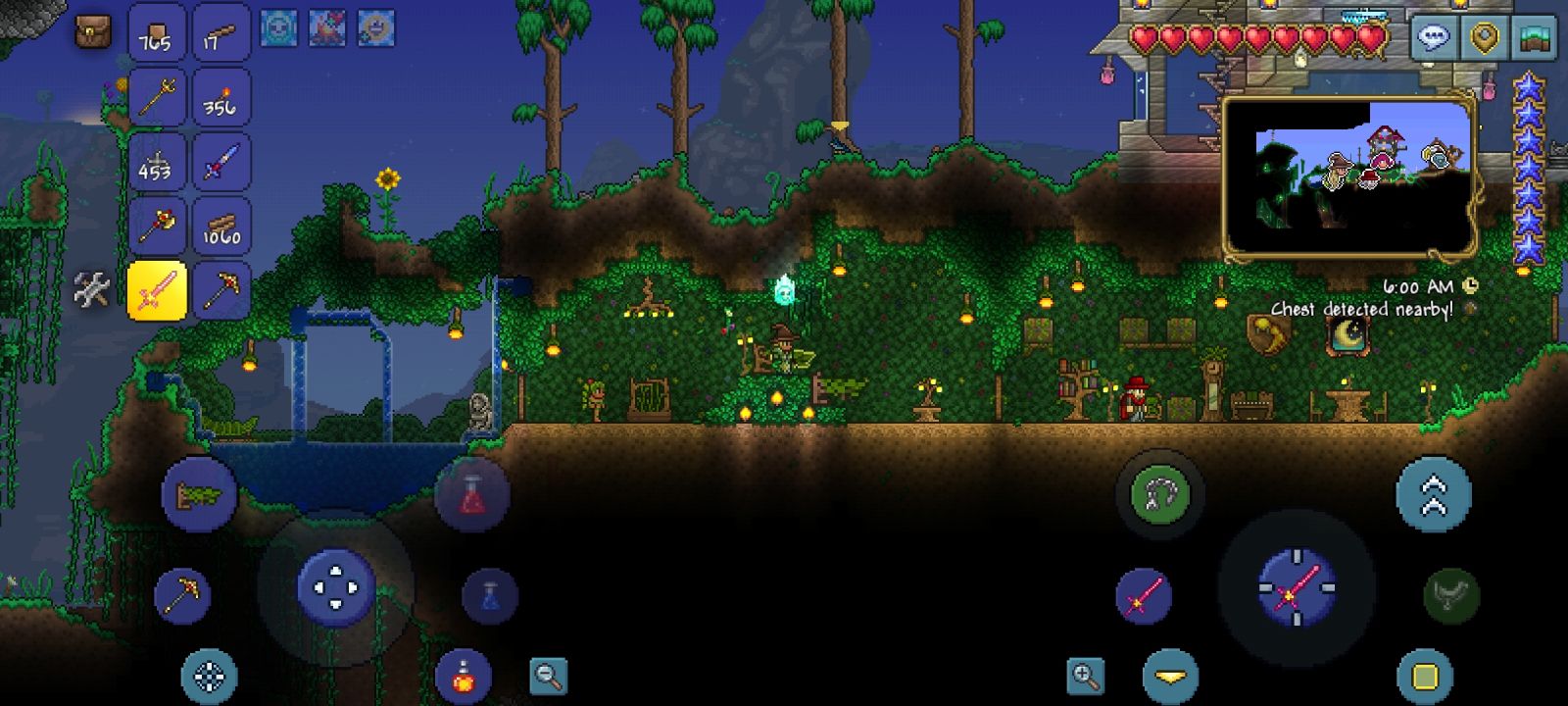
Task: Select the golden spear hotbar slot
Action: pyautogui.click(x=157, y=97)
